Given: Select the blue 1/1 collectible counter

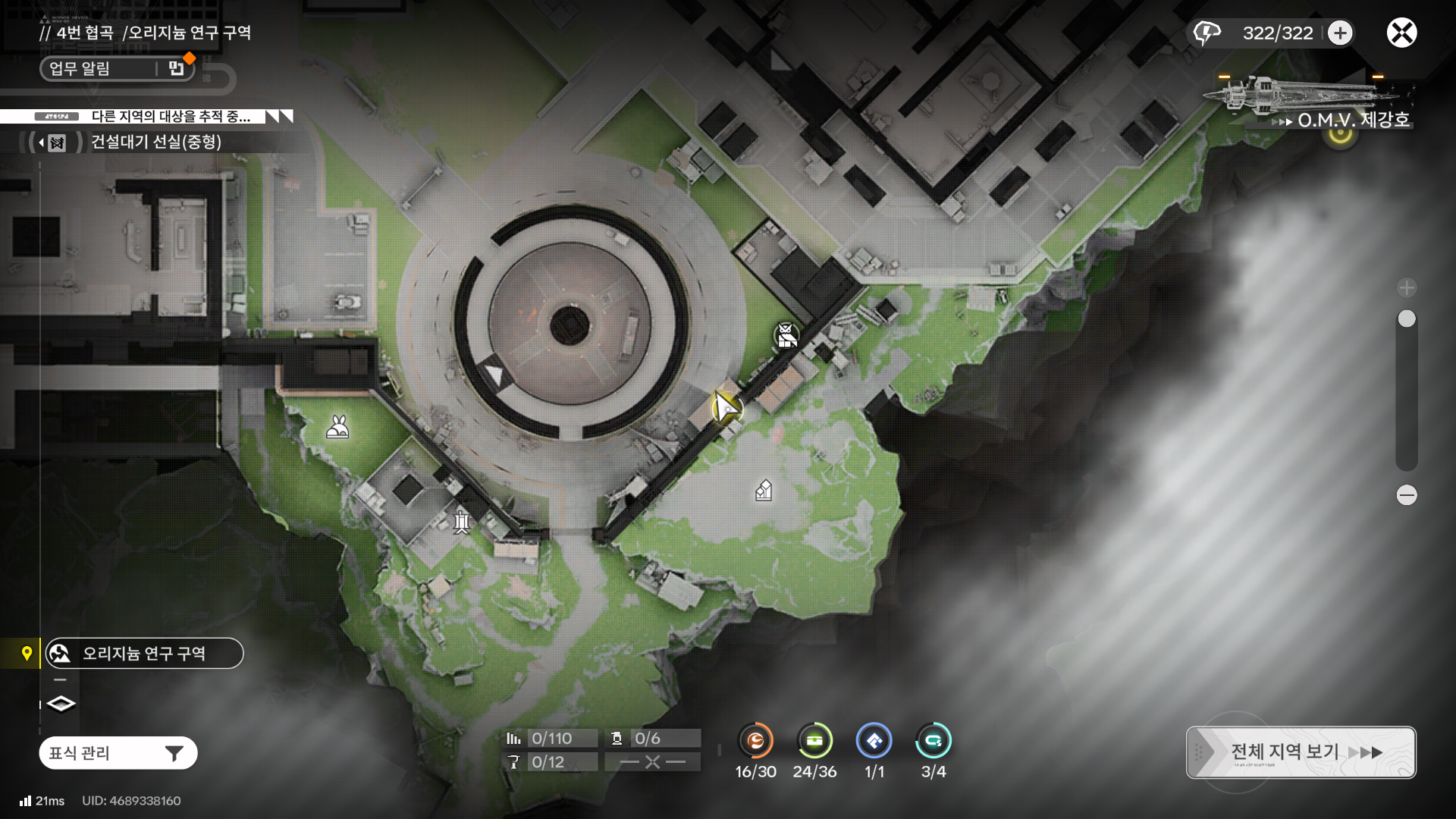Looking at the screenshot, I should [x=874, y=741].
